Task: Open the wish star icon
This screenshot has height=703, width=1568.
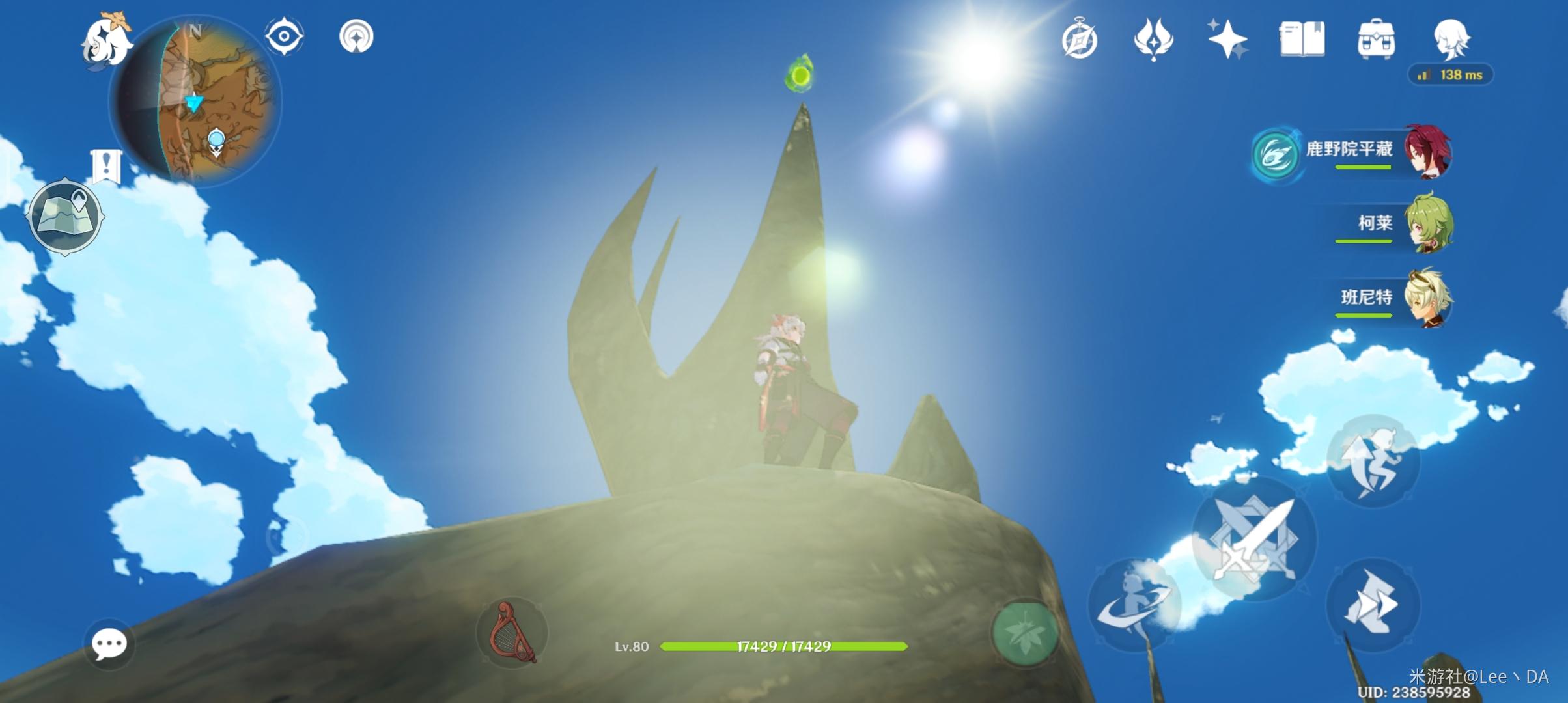Action: (x=1227, y=40)
